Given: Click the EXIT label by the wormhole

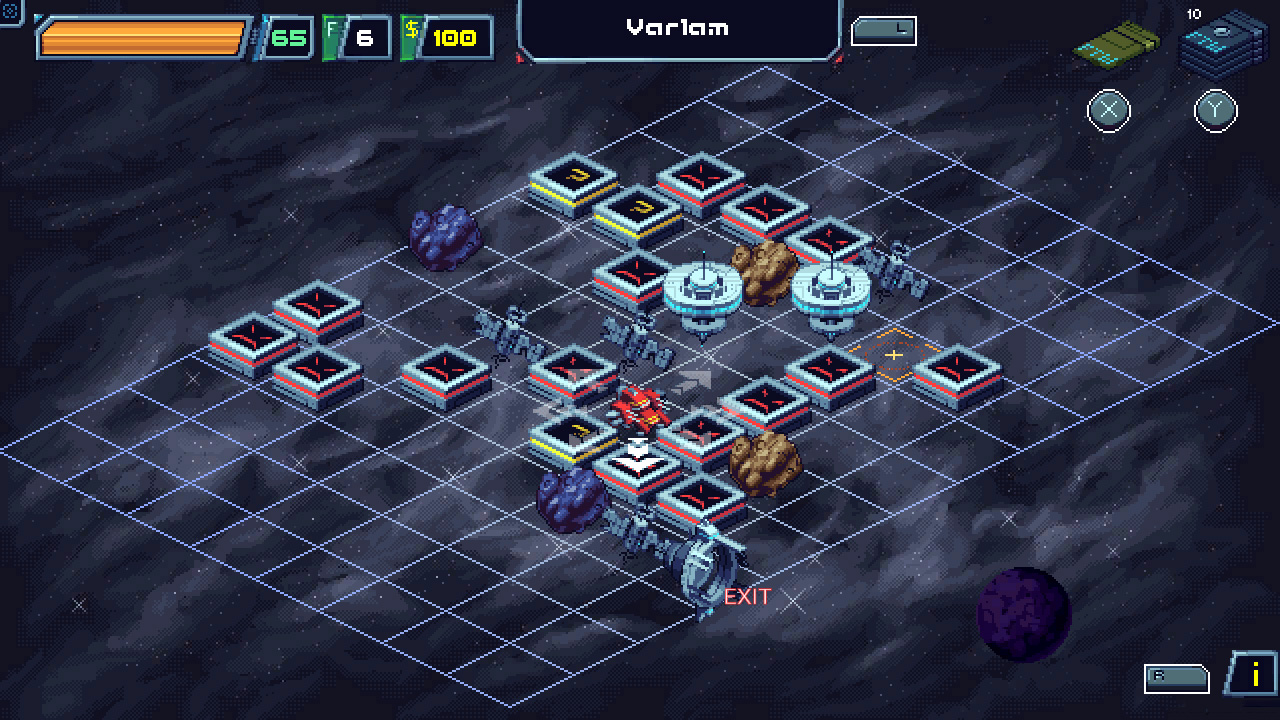Looking at the screenshot, I should (745, 598).
